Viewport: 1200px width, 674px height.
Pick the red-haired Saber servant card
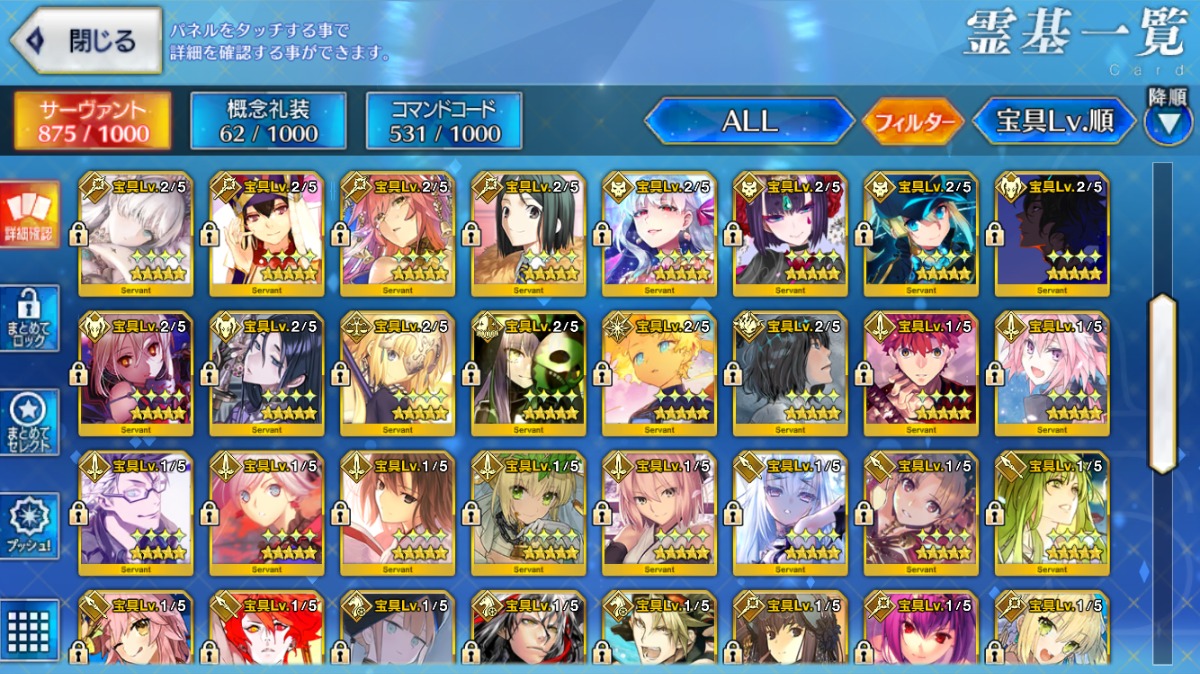pyautogui.click(x=922, y=373)
